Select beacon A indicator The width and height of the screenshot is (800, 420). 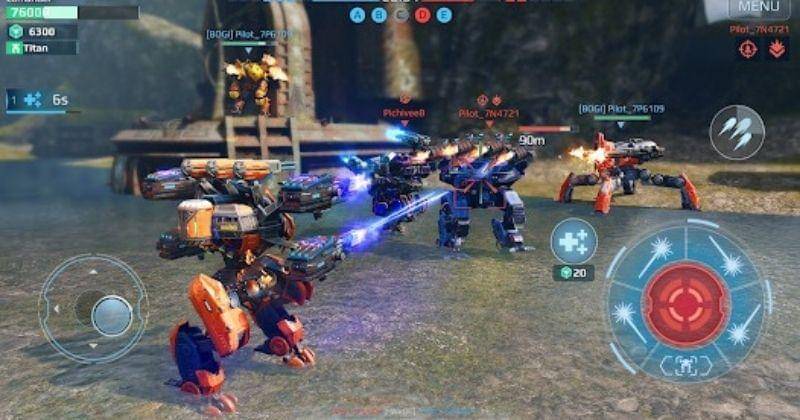(358, 15)
